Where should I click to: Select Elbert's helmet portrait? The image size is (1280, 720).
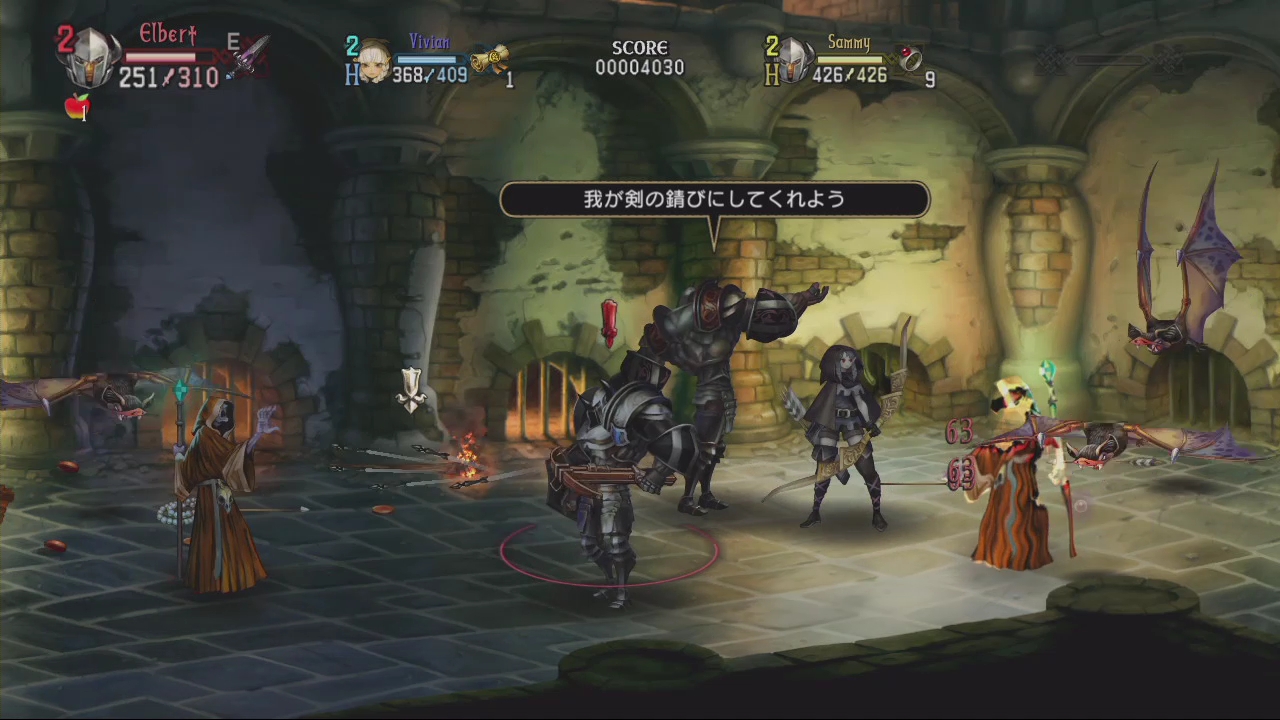pyautogui.click(x=91, y=58)
